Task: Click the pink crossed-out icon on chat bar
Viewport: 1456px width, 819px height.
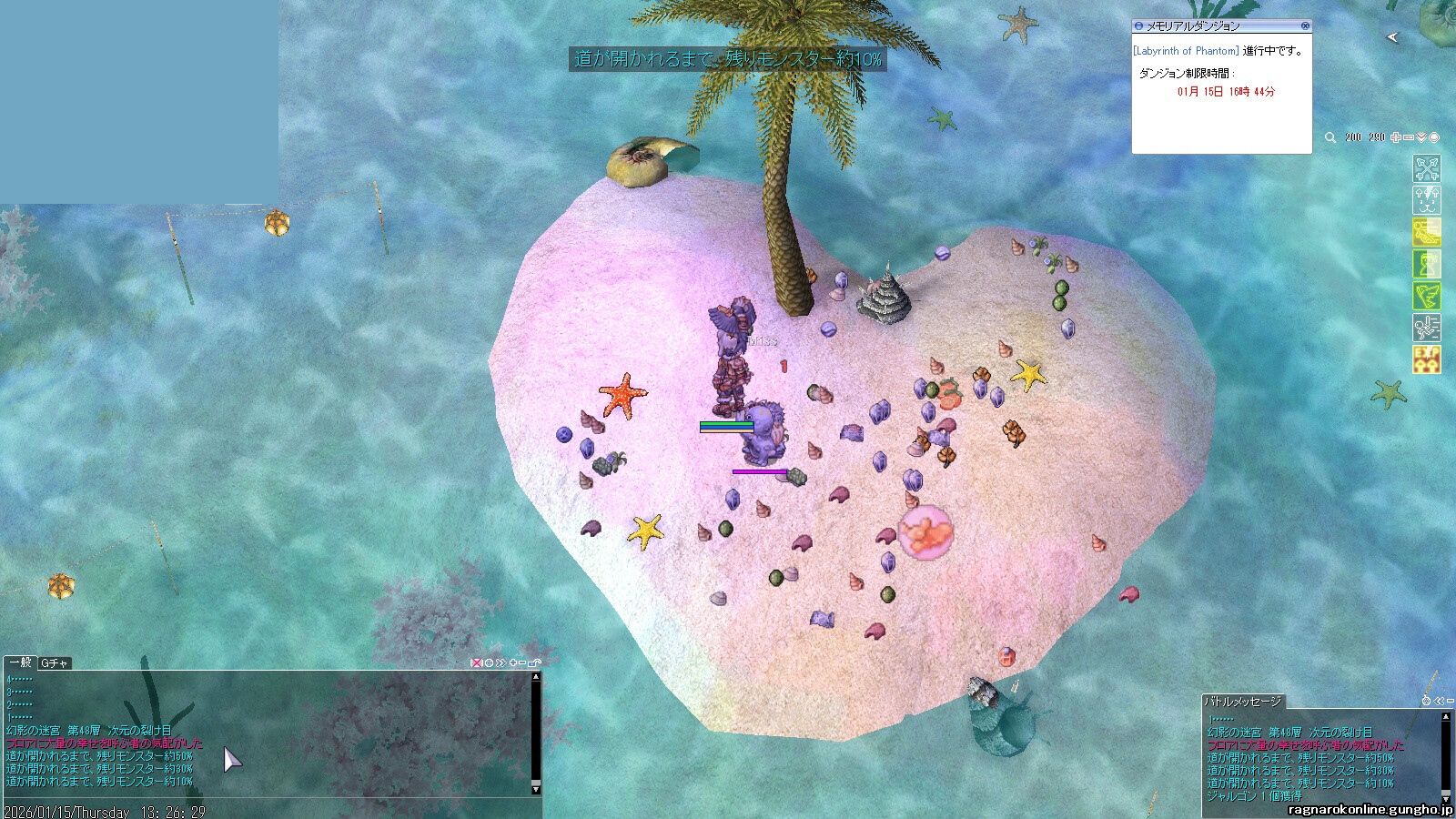Action: click(476, 662)
